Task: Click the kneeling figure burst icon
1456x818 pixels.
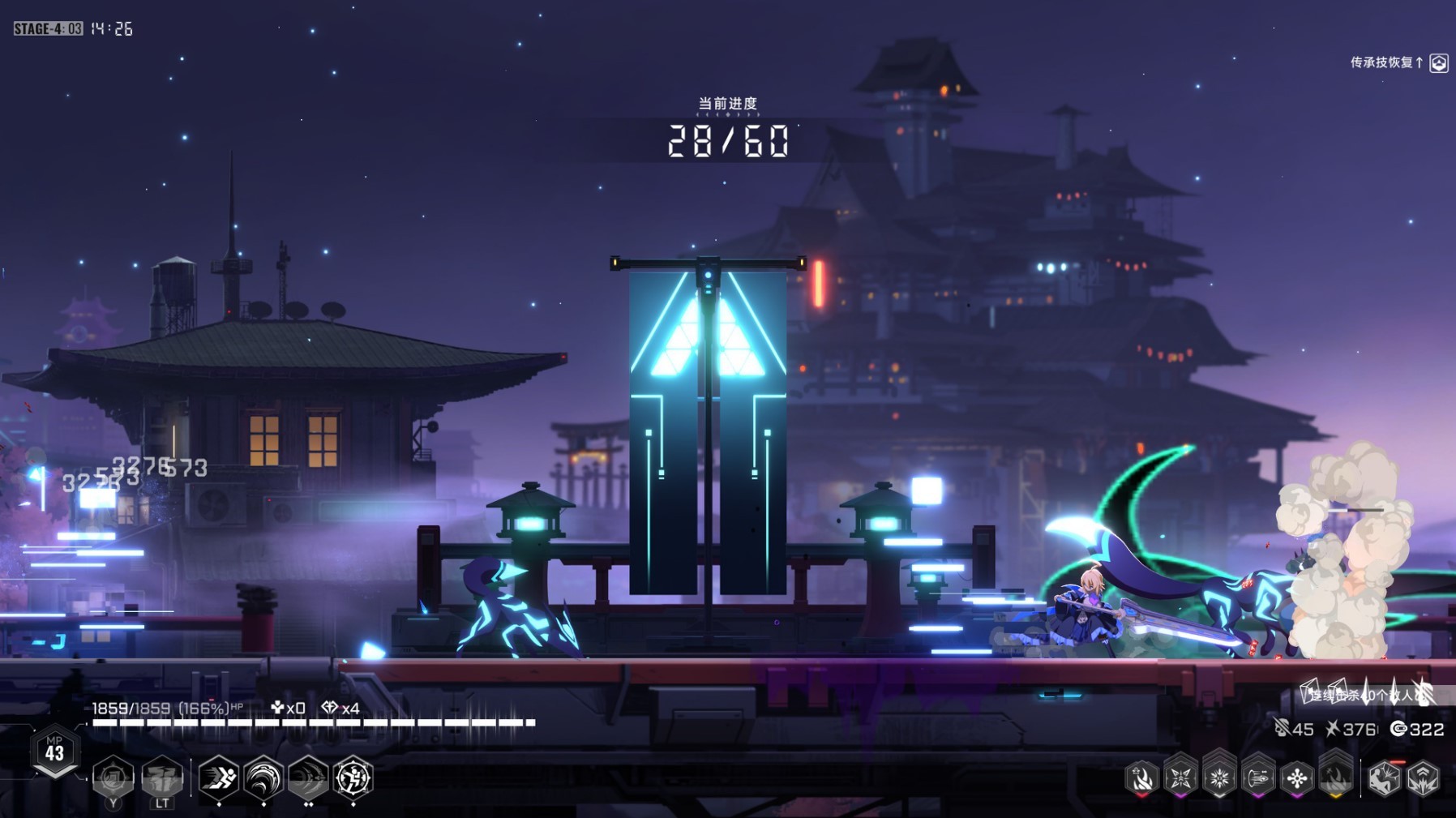Action: (1384, 778)
